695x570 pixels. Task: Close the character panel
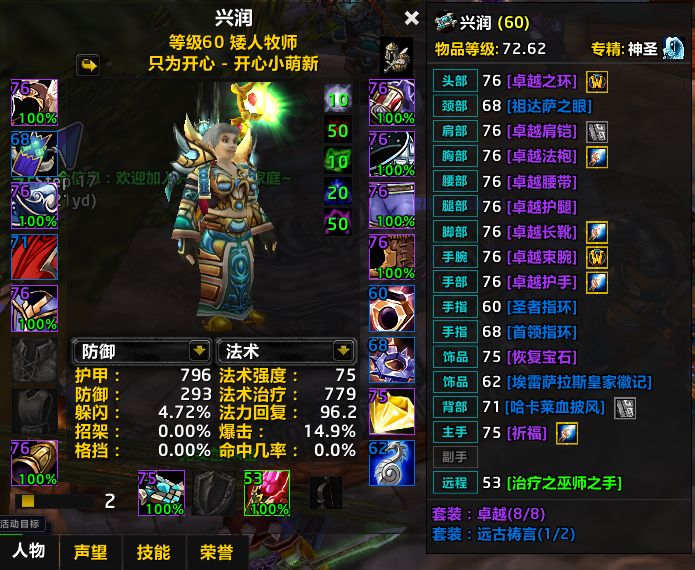[411, 18]
